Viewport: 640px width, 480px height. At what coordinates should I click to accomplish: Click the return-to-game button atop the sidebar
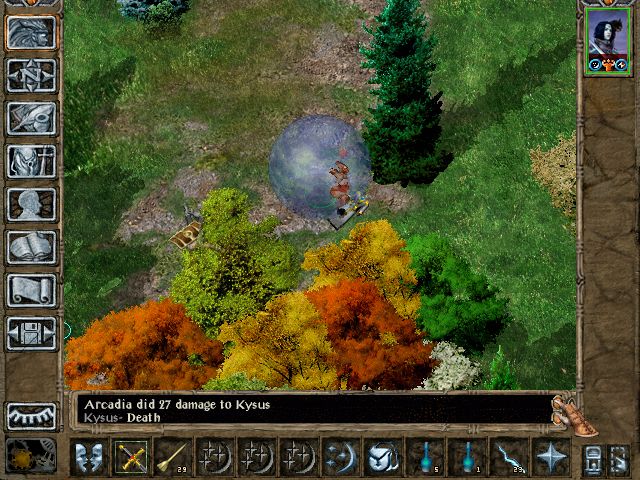tap(31, 33)
